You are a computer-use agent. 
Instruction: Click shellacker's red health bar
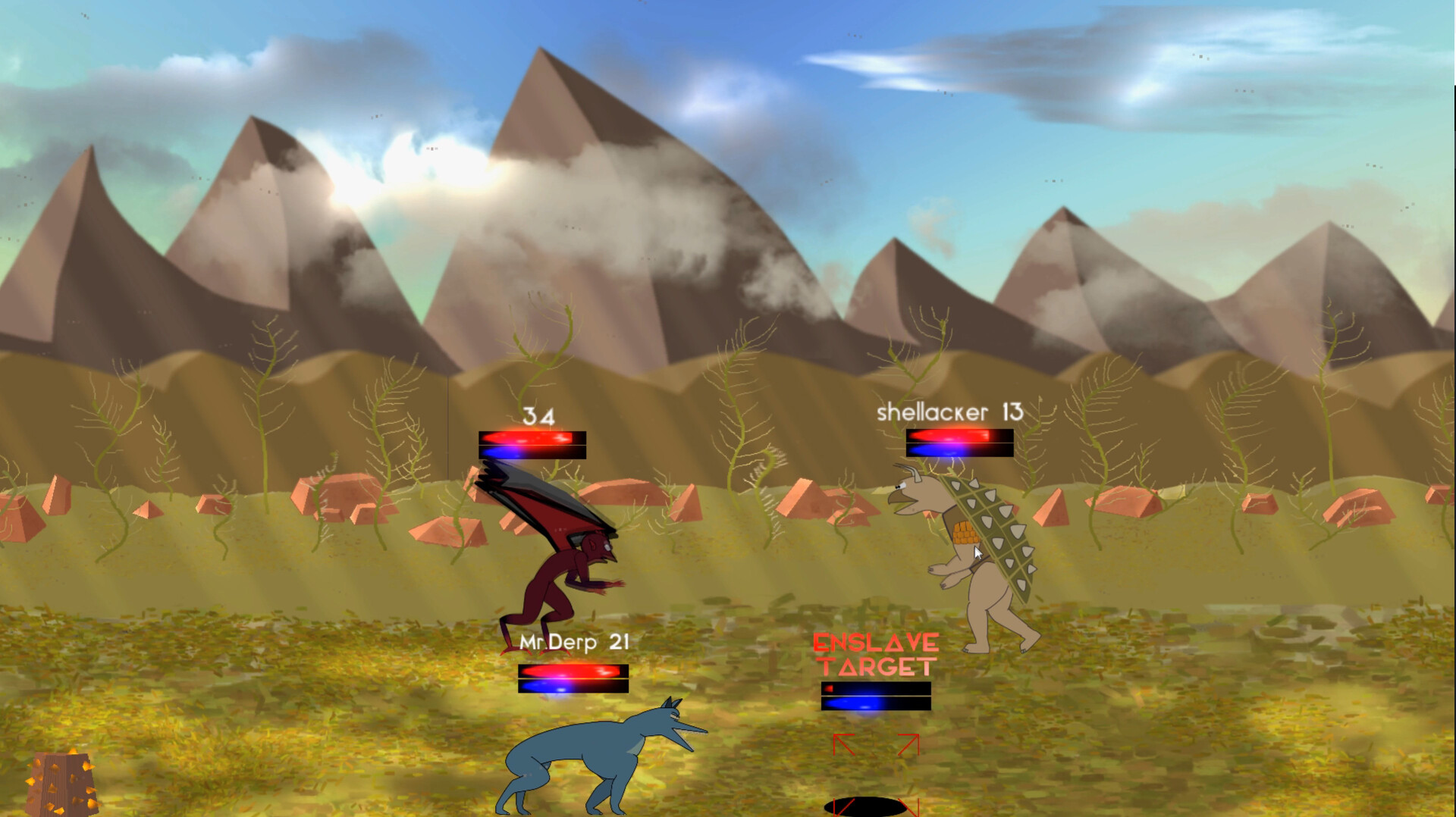[x=959, y=437]
